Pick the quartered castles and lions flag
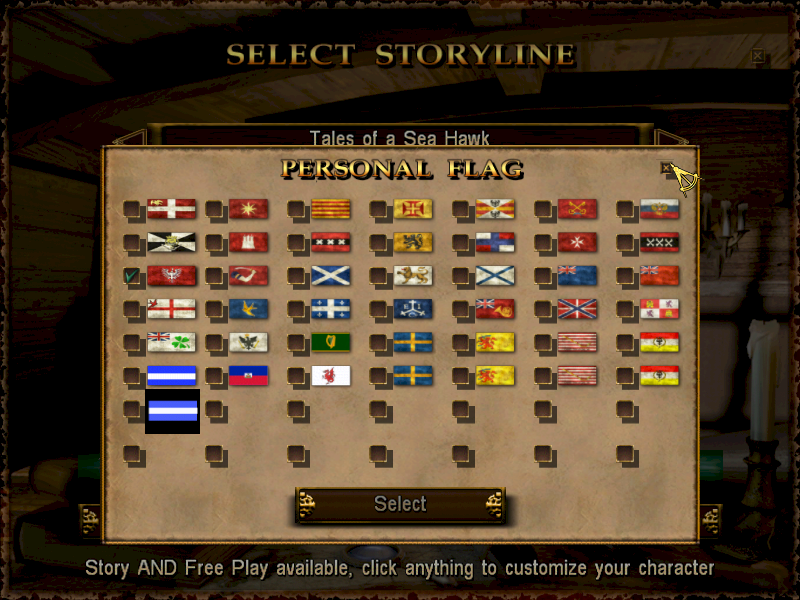Image resolution: width=800 pixels, height=600 pixels. (659, 309)
